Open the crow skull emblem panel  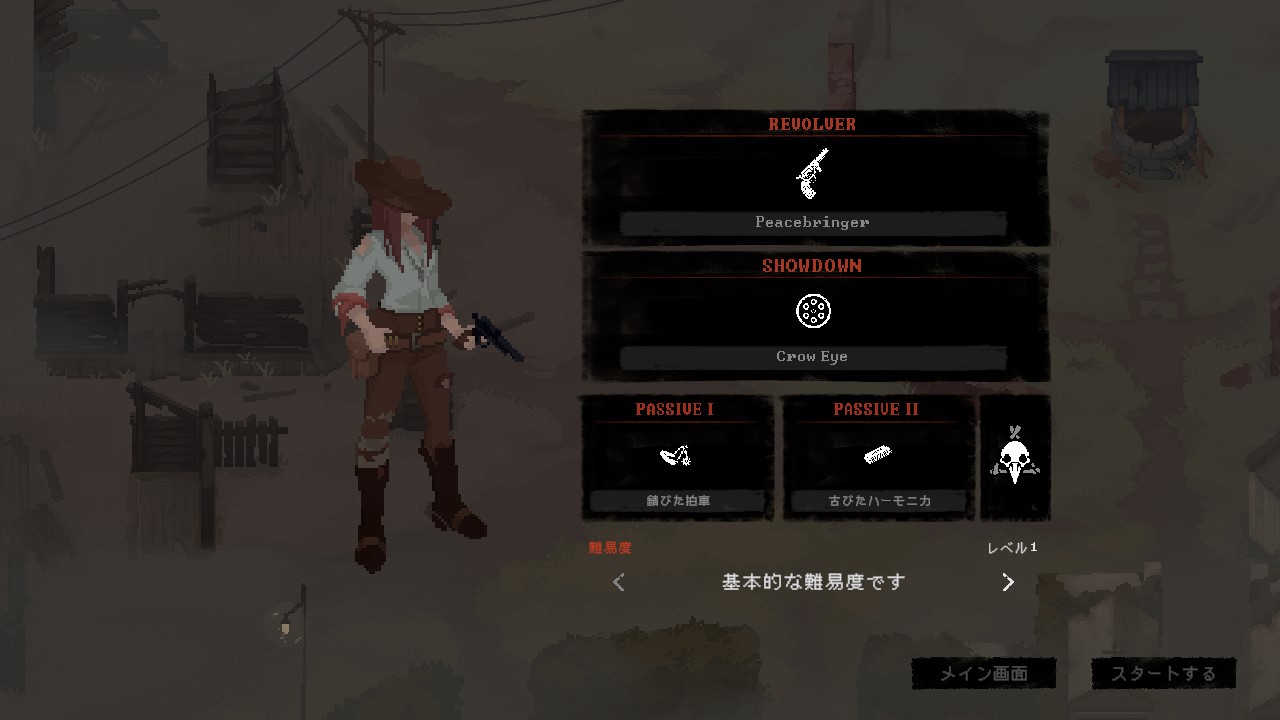pyautogui.click(x=1015, y=458)
